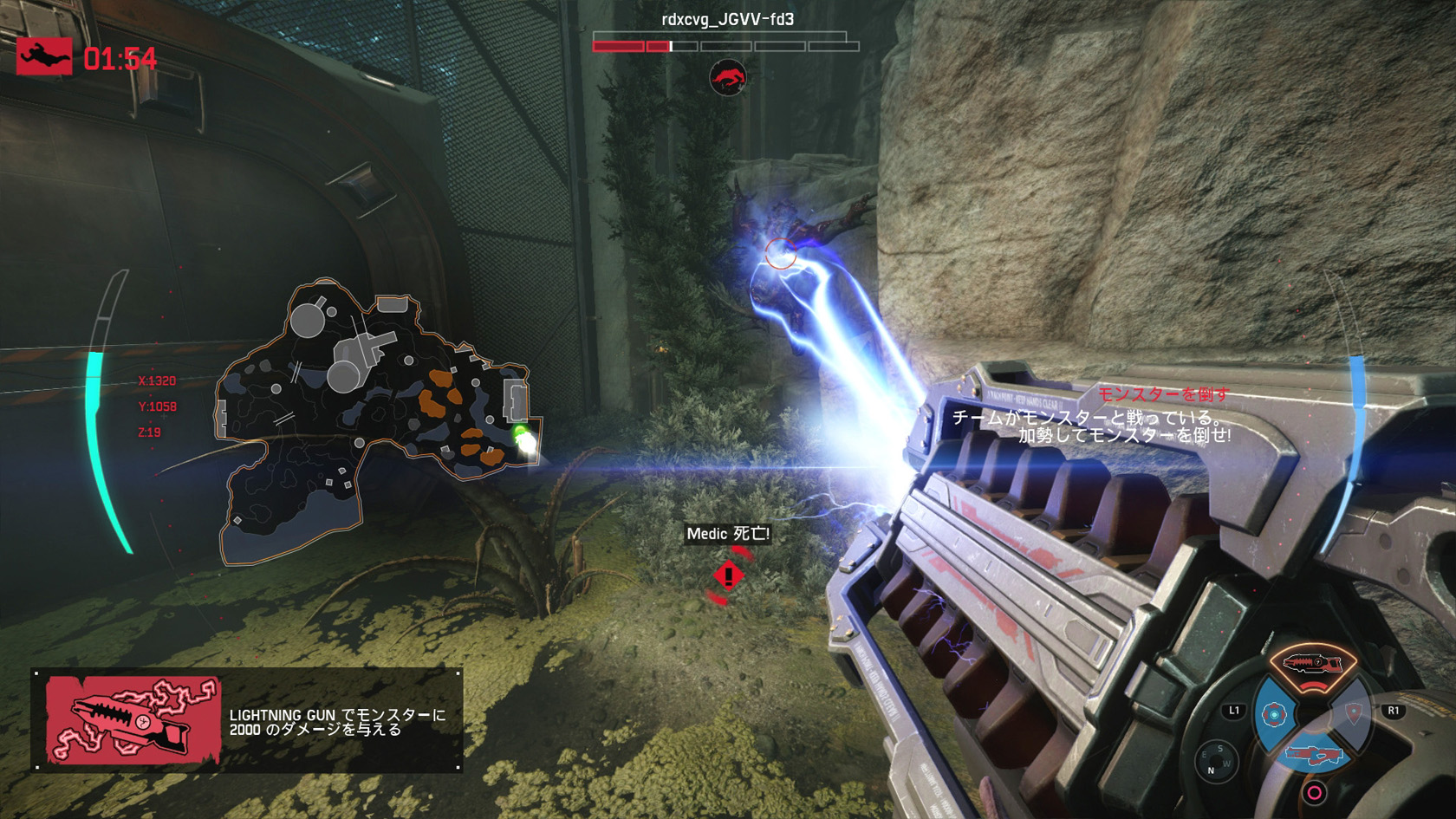Choose the arc mine slot in weapon wheel
The width and height of the screenshot is (1456, 819).
(1274, 715)
